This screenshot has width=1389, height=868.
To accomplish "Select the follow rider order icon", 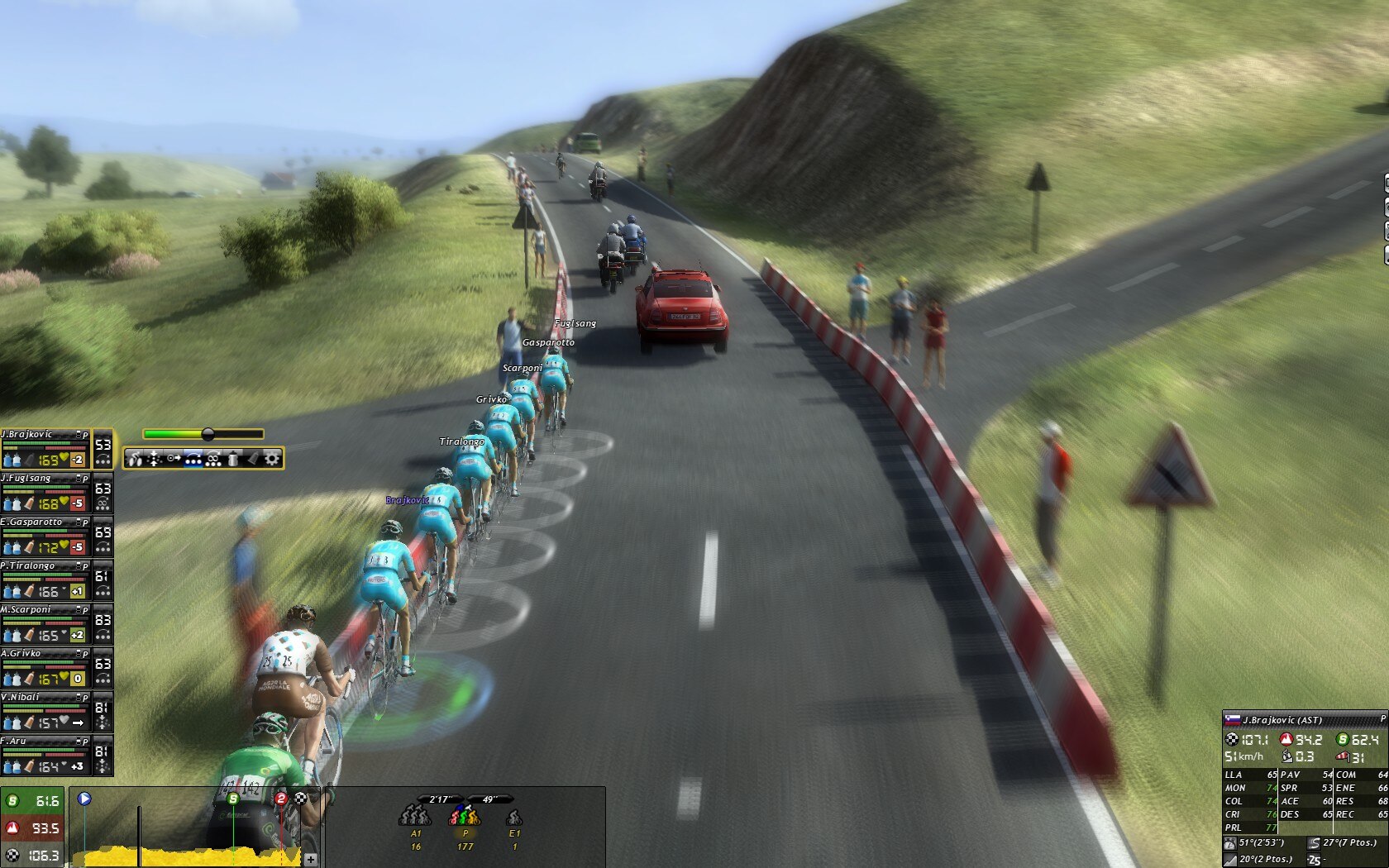I will [174, 459].
